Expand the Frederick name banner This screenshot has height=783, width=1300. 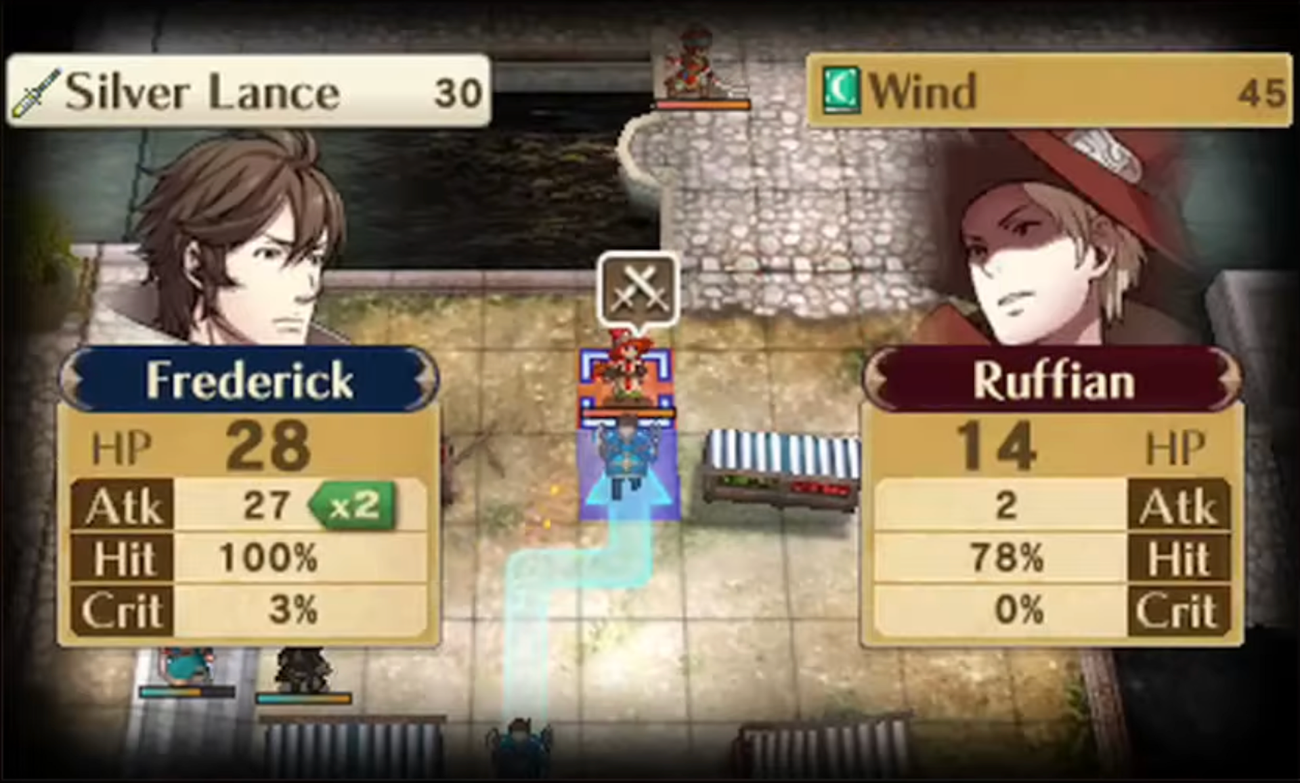(x=247, y=380)
